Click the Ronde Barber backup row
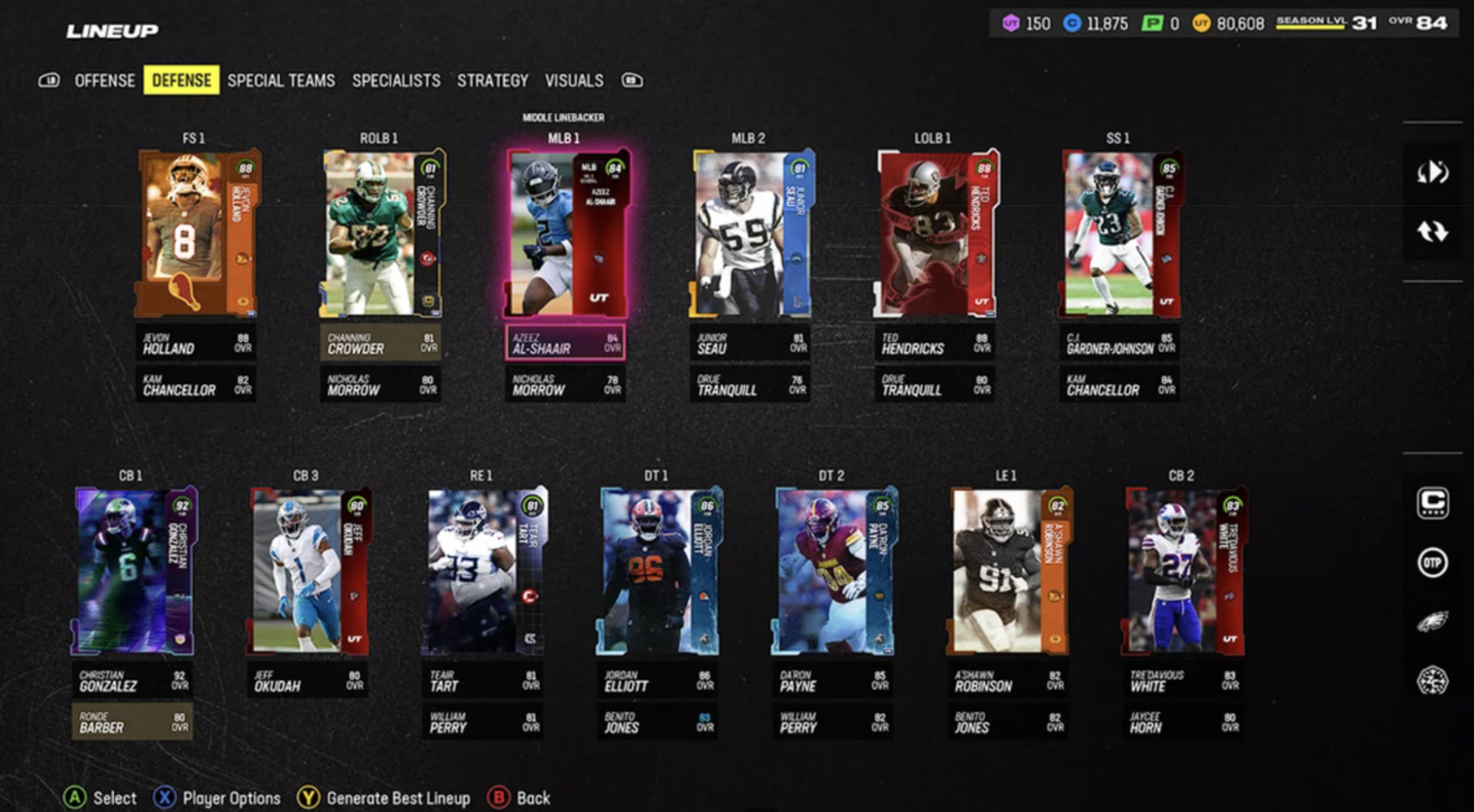Image resolution: width=1474 pixels, height=812 pixels. pos(132,722)
